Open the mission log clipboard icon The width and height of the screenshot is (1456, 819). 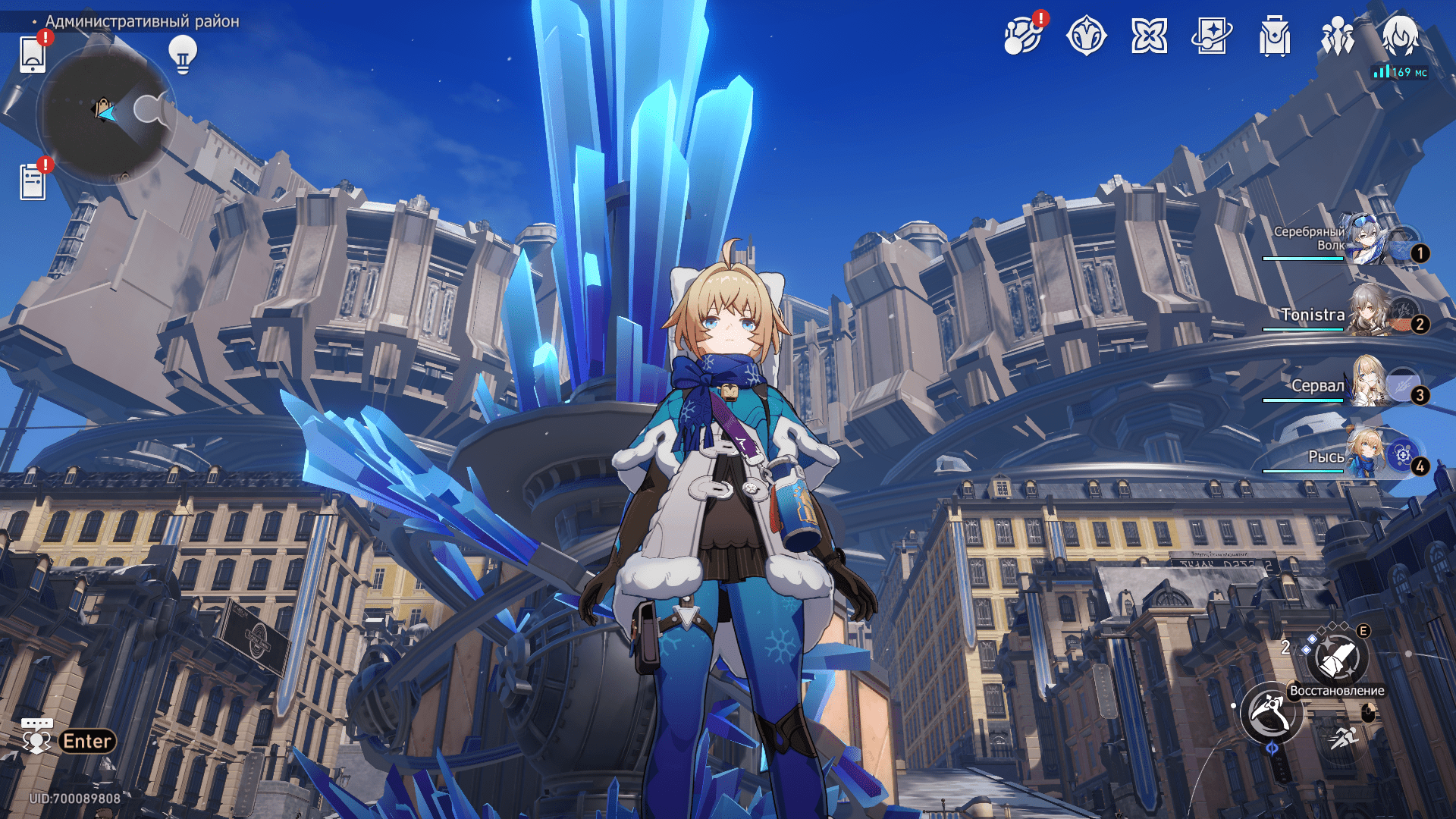[x=33, y=182]
